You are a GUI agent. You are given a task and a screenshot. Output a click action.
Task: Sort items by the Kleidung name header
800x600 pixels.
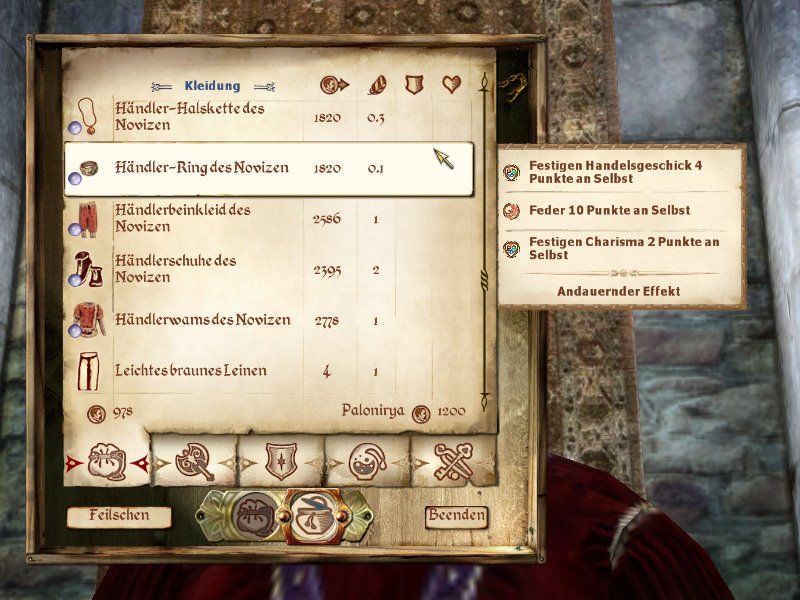(212, 86)
